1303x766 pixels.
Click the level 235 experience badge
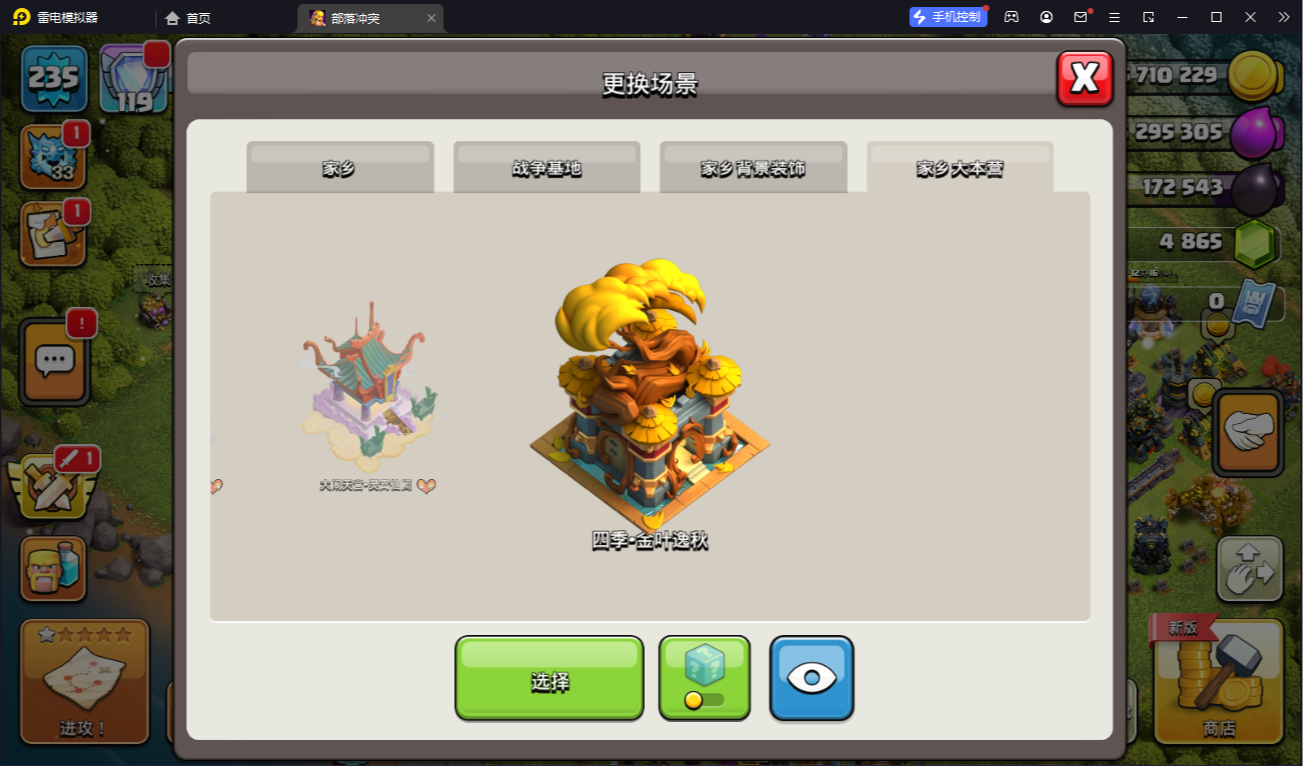pos(54,78)
